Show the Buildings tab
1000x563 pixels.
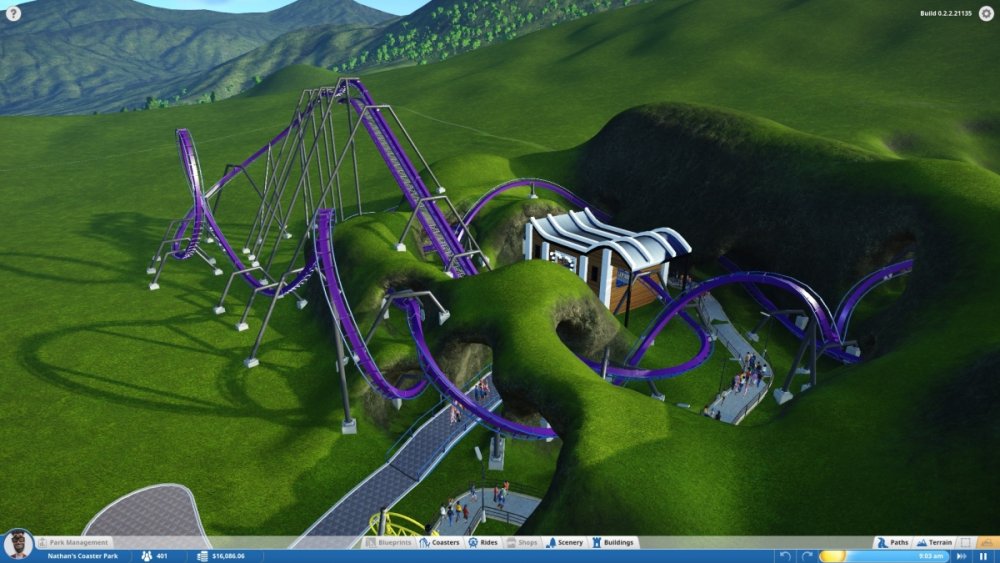coord(613,543)
